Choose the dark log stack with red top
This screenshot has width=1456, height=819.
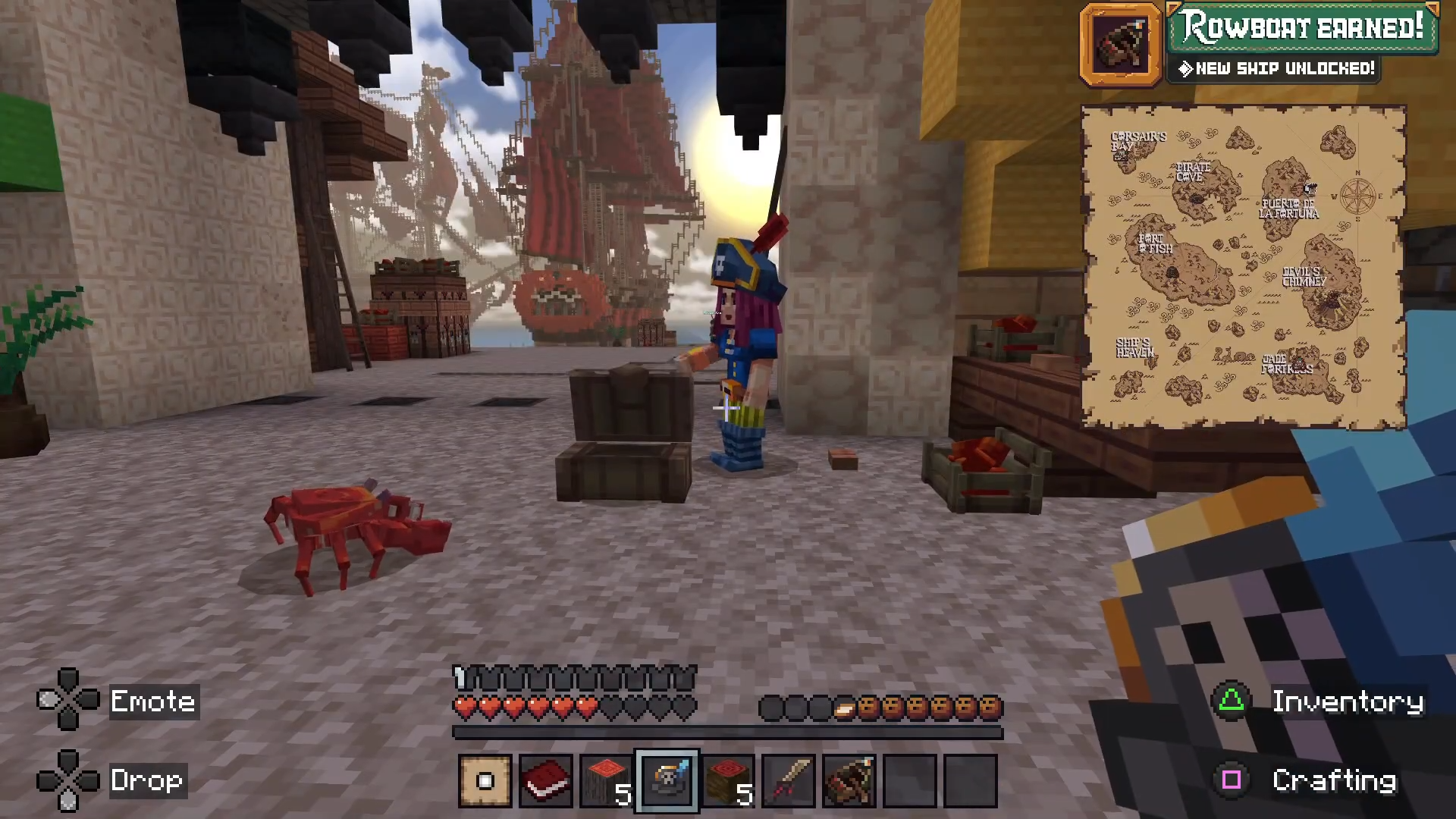click(x=607, y=780)
